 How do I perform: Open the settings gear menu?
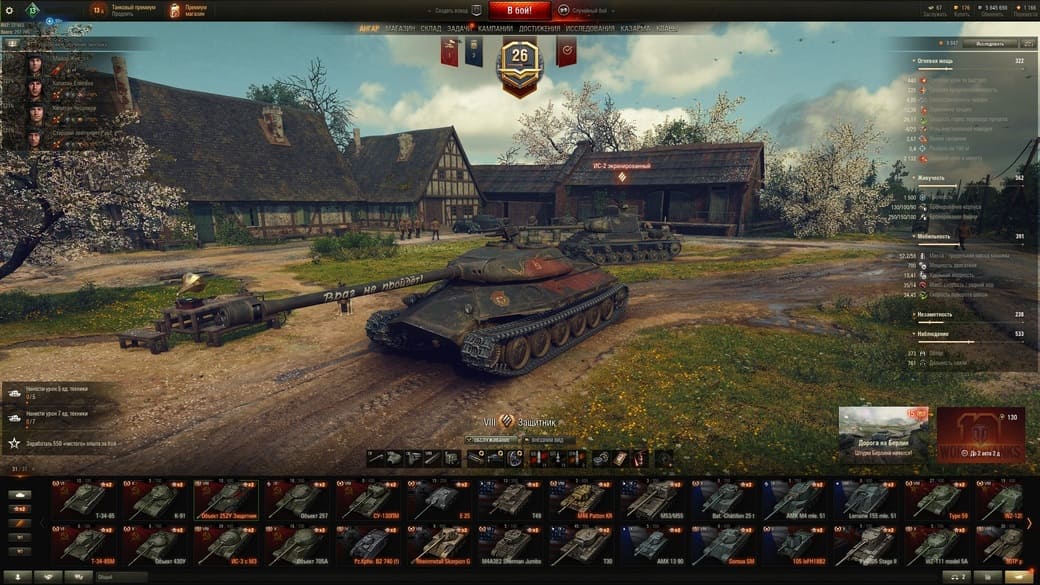pyautogui.click(x=9, y=9)
